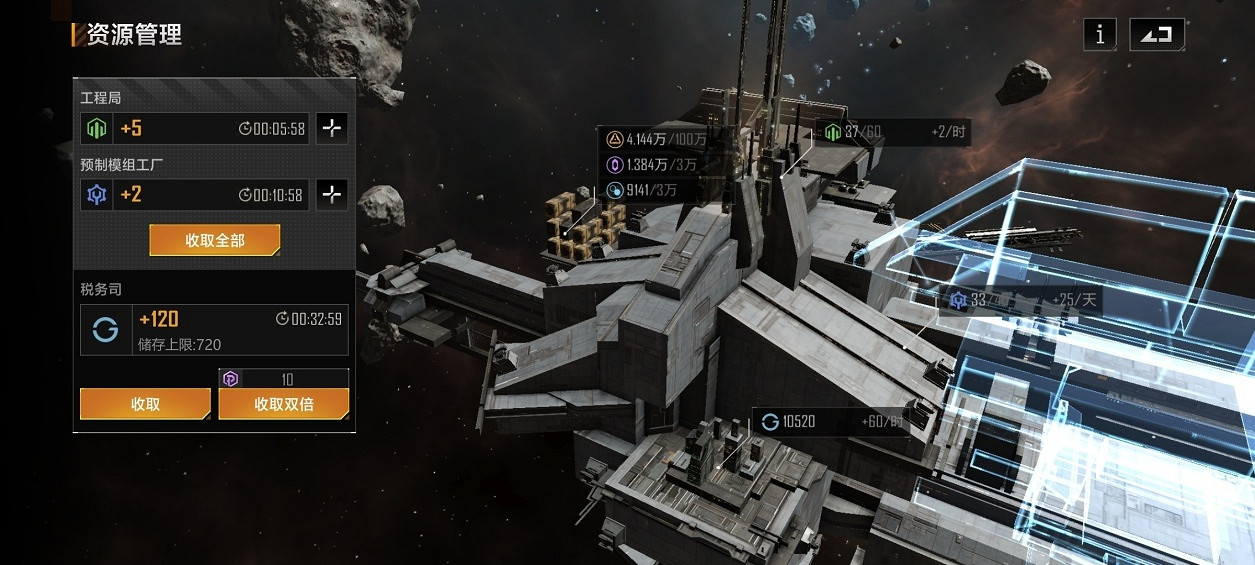
Task: Collect all resources with 收取全部
Action: click(214, 240)
